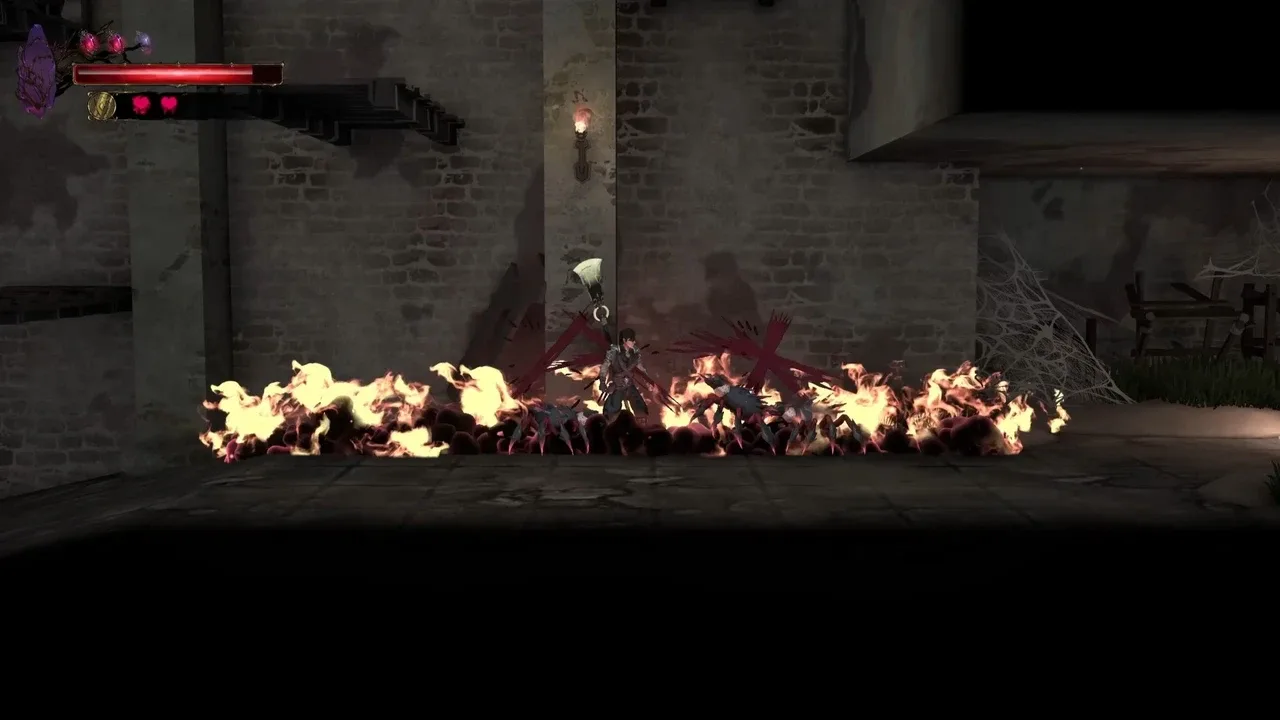
Task: Select the left pink flask orb on the branch
Action: 89,41
